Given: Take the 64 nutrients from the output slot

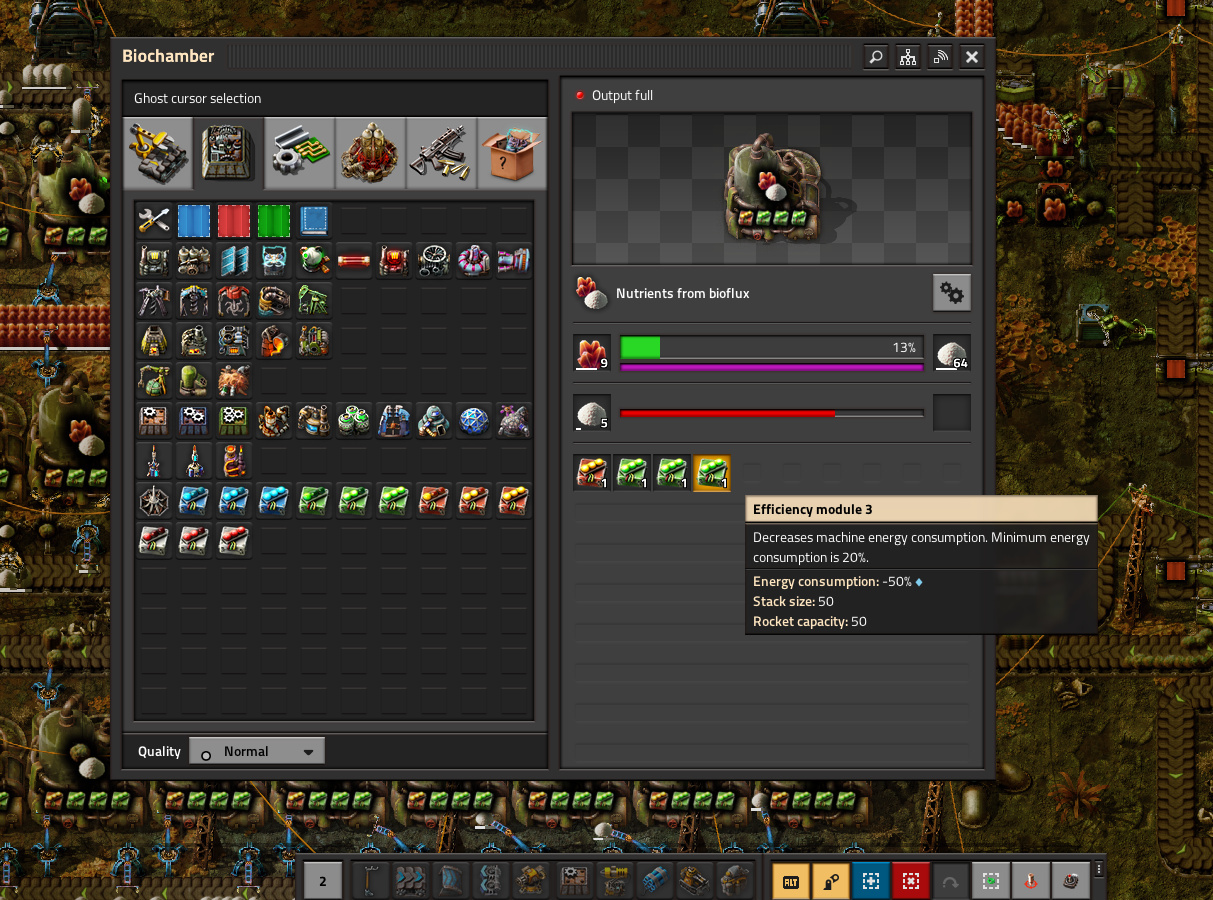Looking at the screenshot, I should point(951,353).
